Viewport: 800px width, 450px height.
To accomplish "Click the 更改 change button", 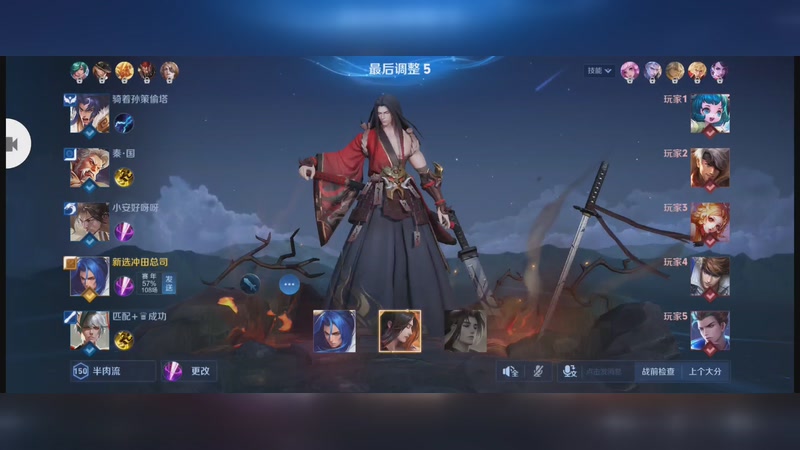I will click(190, 371).
